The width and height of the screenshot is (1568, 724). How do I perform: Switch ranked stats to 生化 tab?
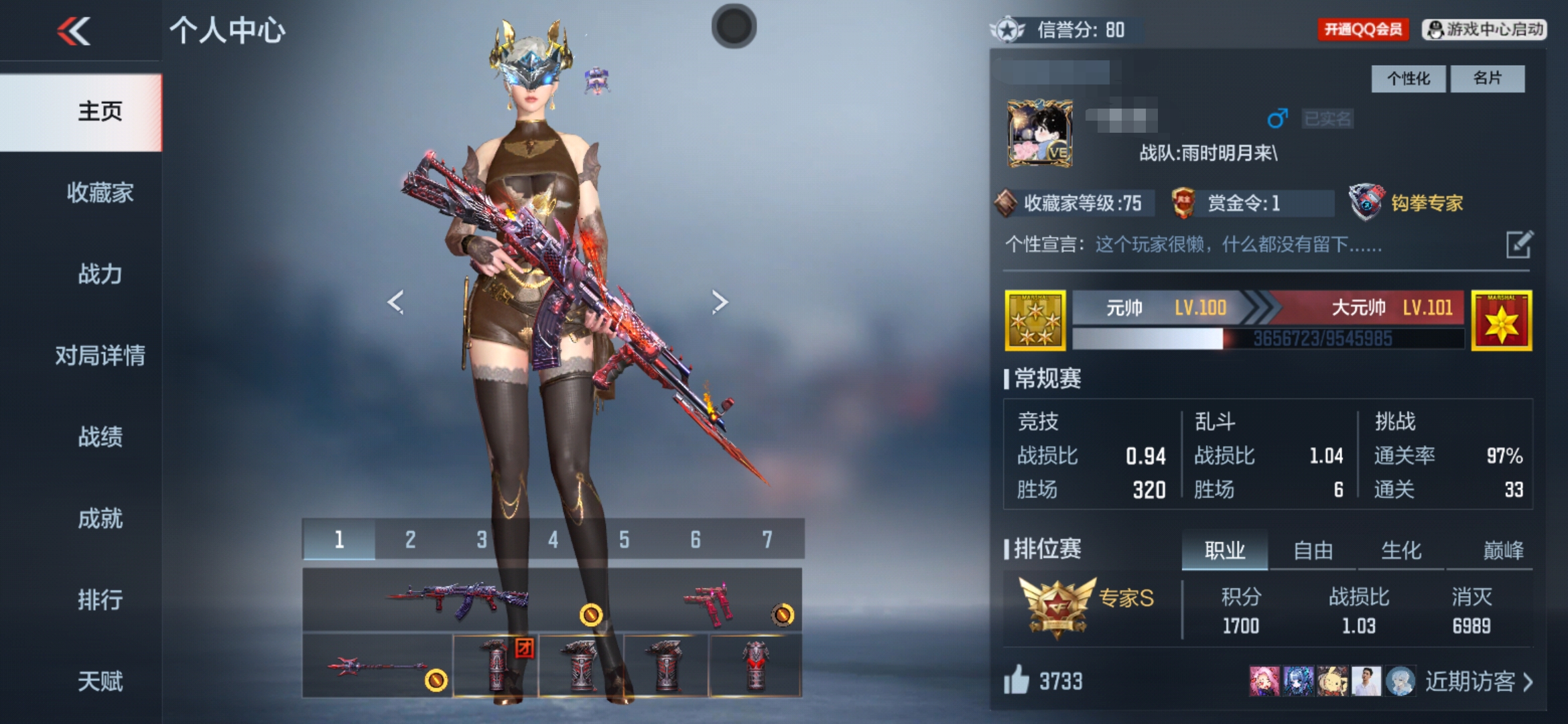[1401, 551]
